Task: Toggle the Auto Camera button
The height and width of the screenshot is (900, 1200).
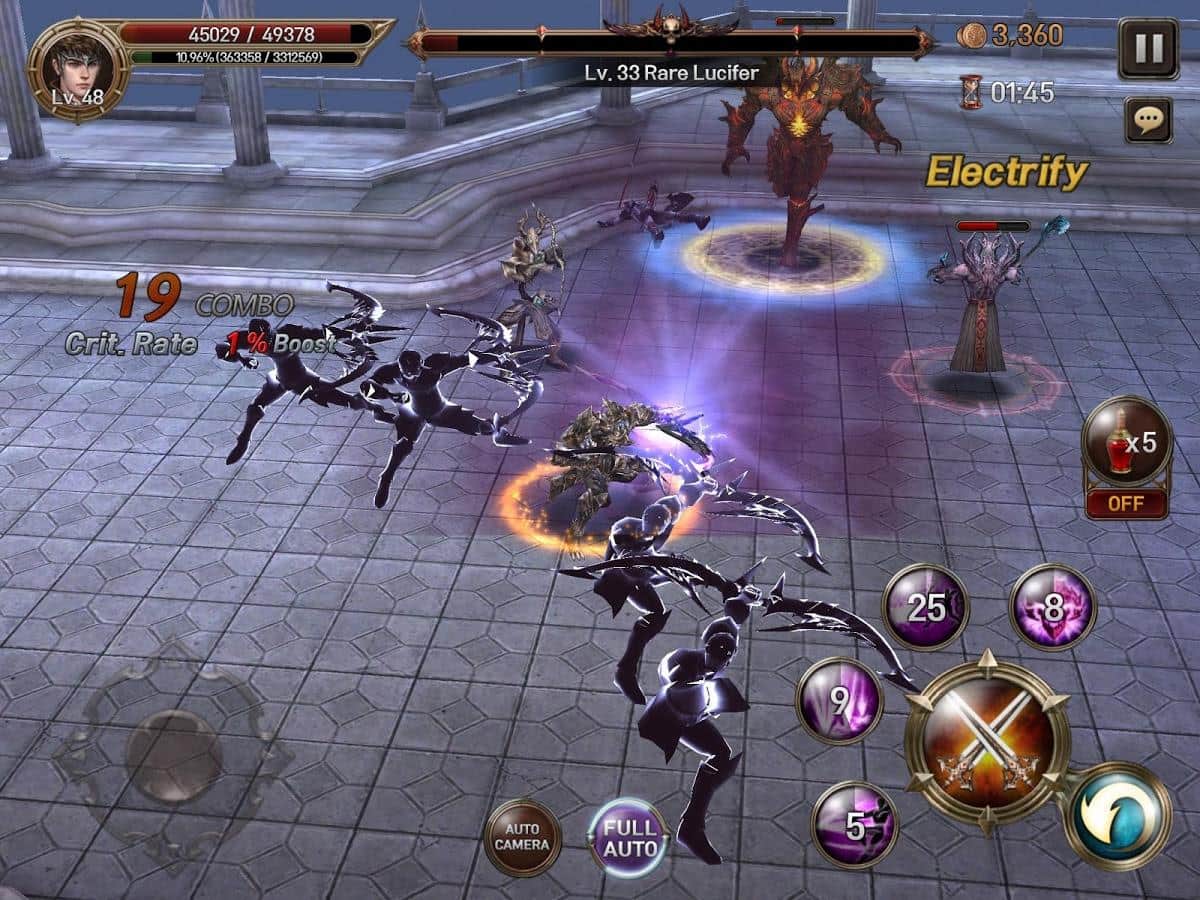Action: (522, 838)
